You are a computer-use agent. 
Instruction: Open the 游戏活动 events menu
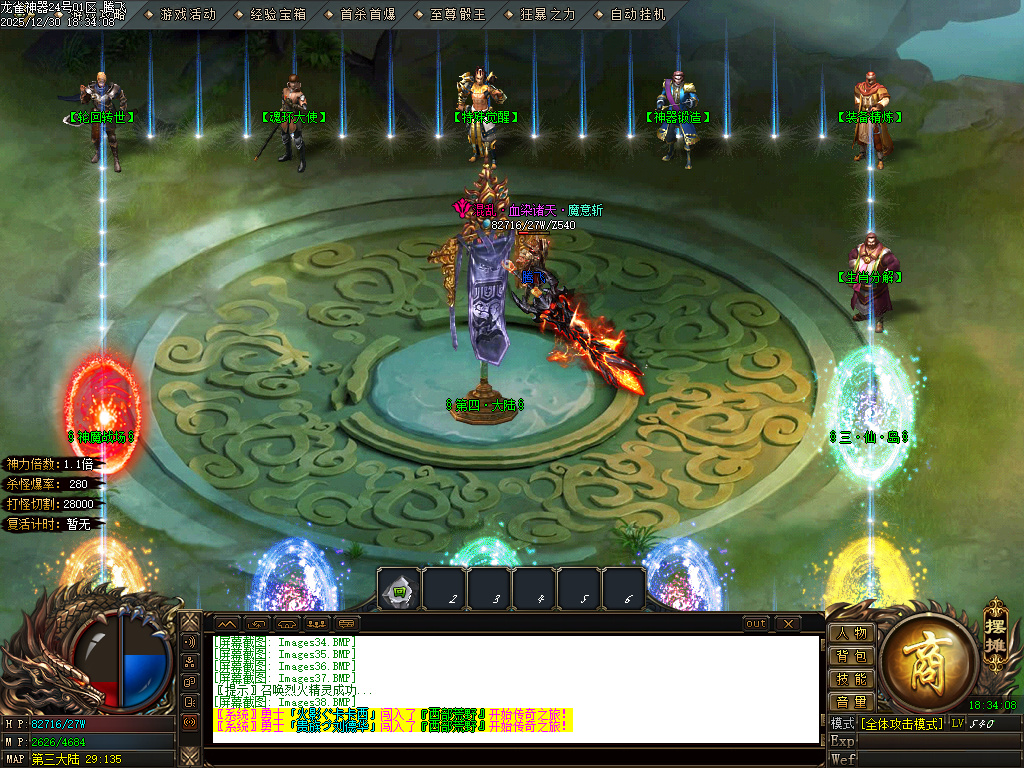187,15
